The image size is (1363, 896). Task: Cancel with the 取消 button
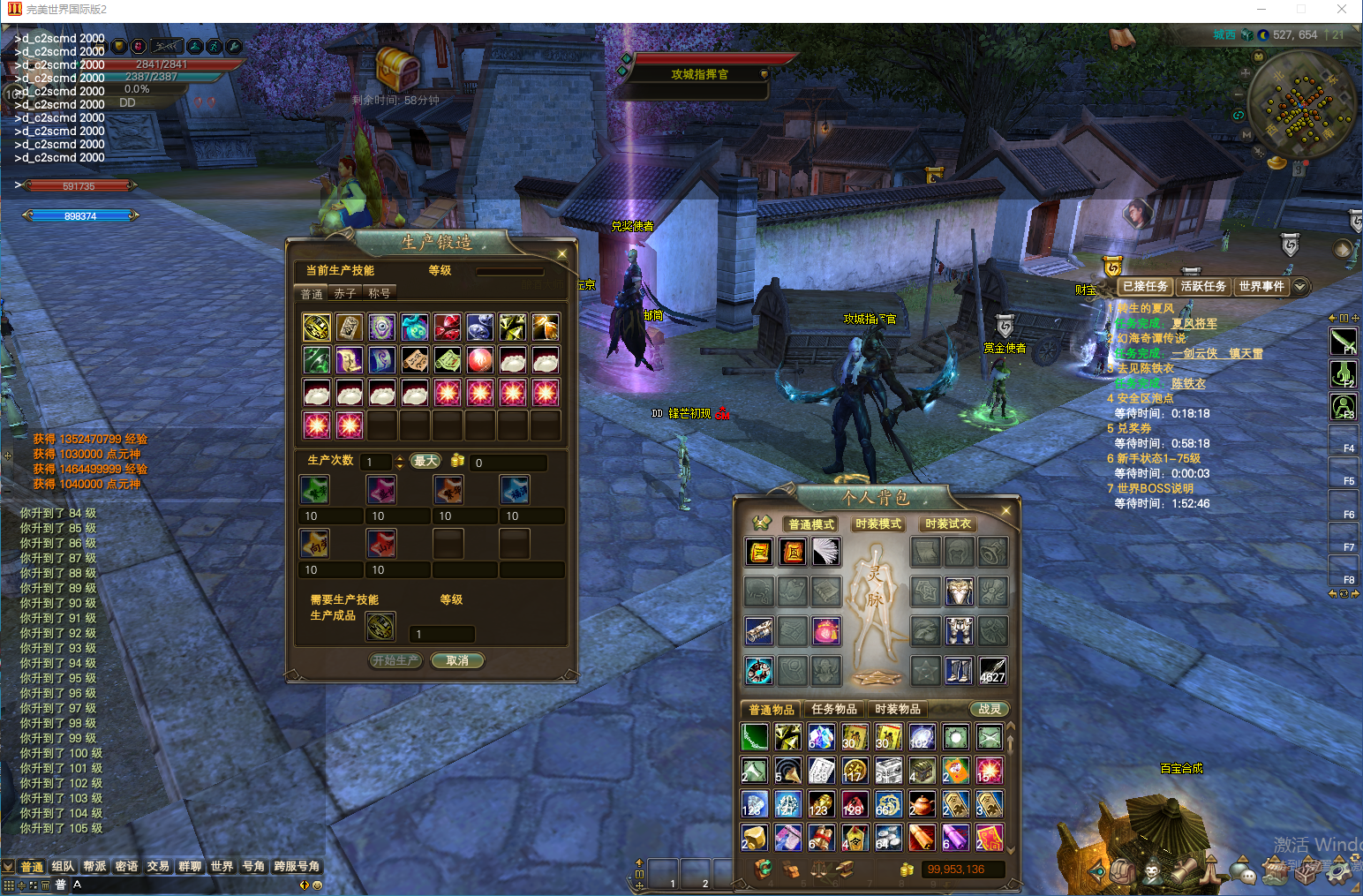pyautogui.click(x=457, y=660)
